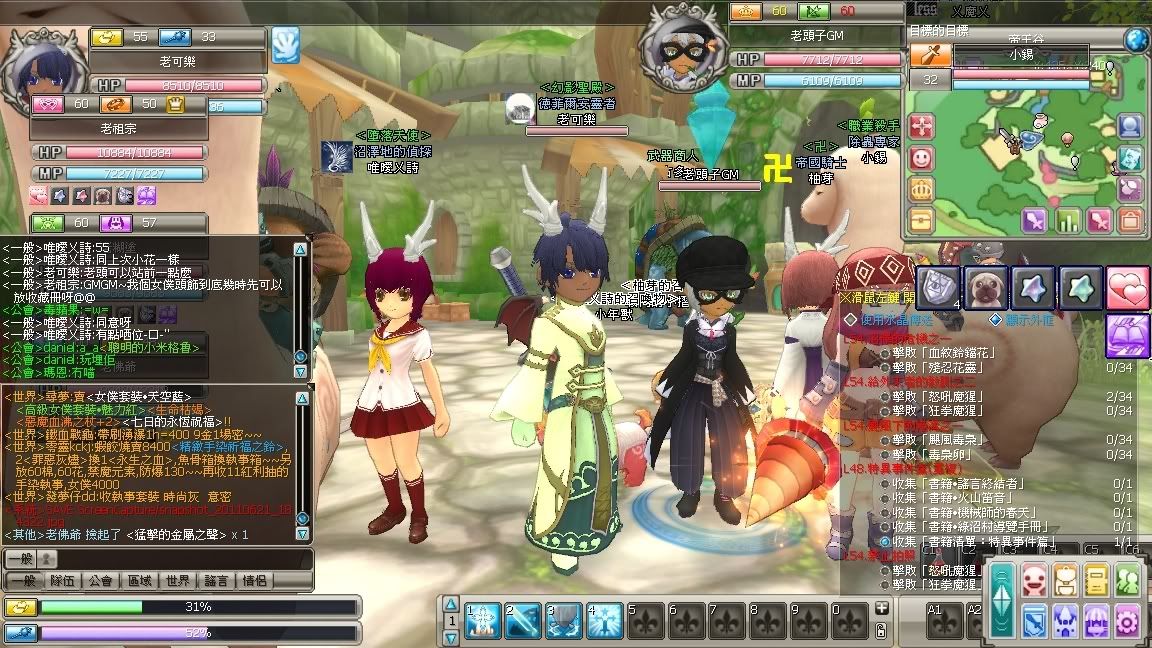Open the purple gear settings menu
The width and height of the screenshot is (1152, 648).
click(x=1128, y=620)
